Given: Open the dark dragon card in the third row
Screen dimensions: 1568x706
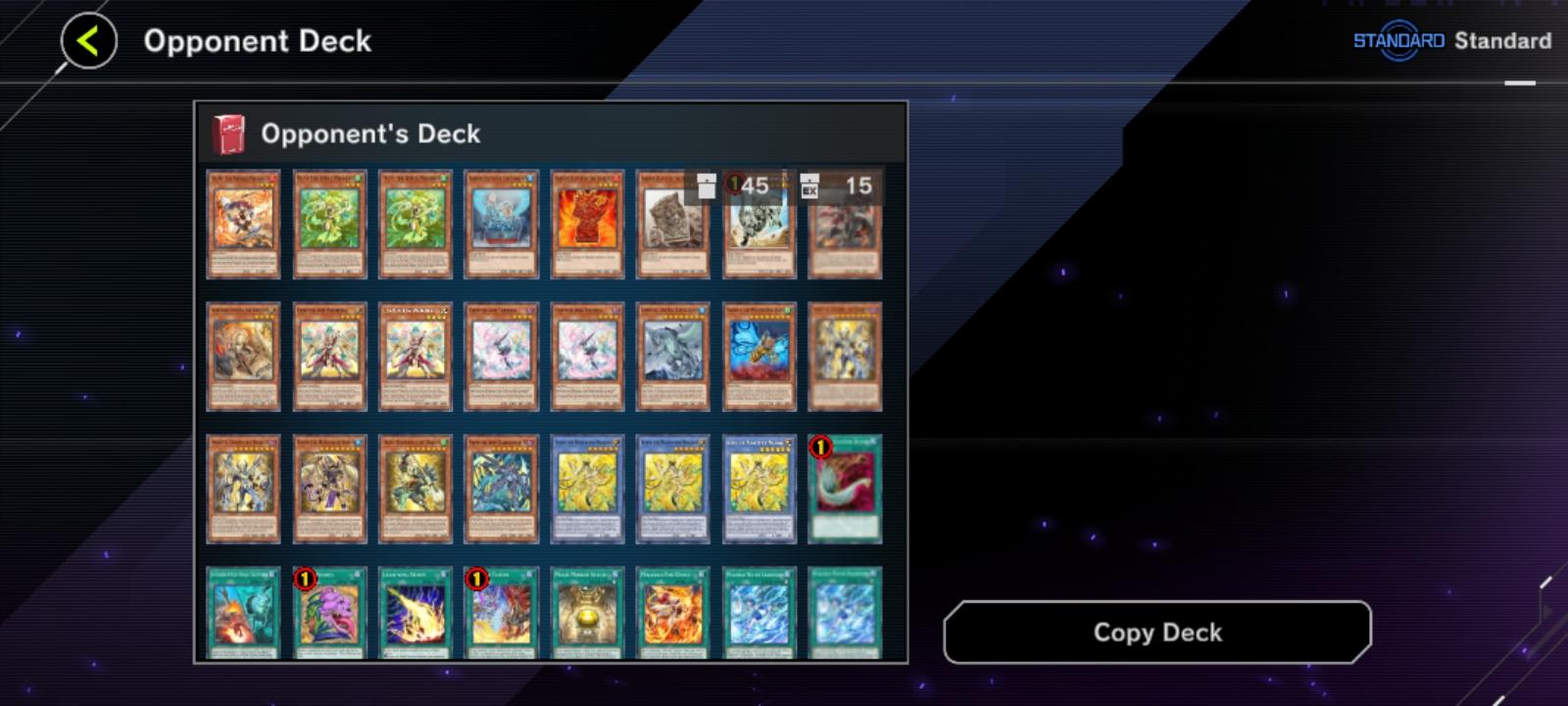Looking at the screenshot, I should pos(501,488).
